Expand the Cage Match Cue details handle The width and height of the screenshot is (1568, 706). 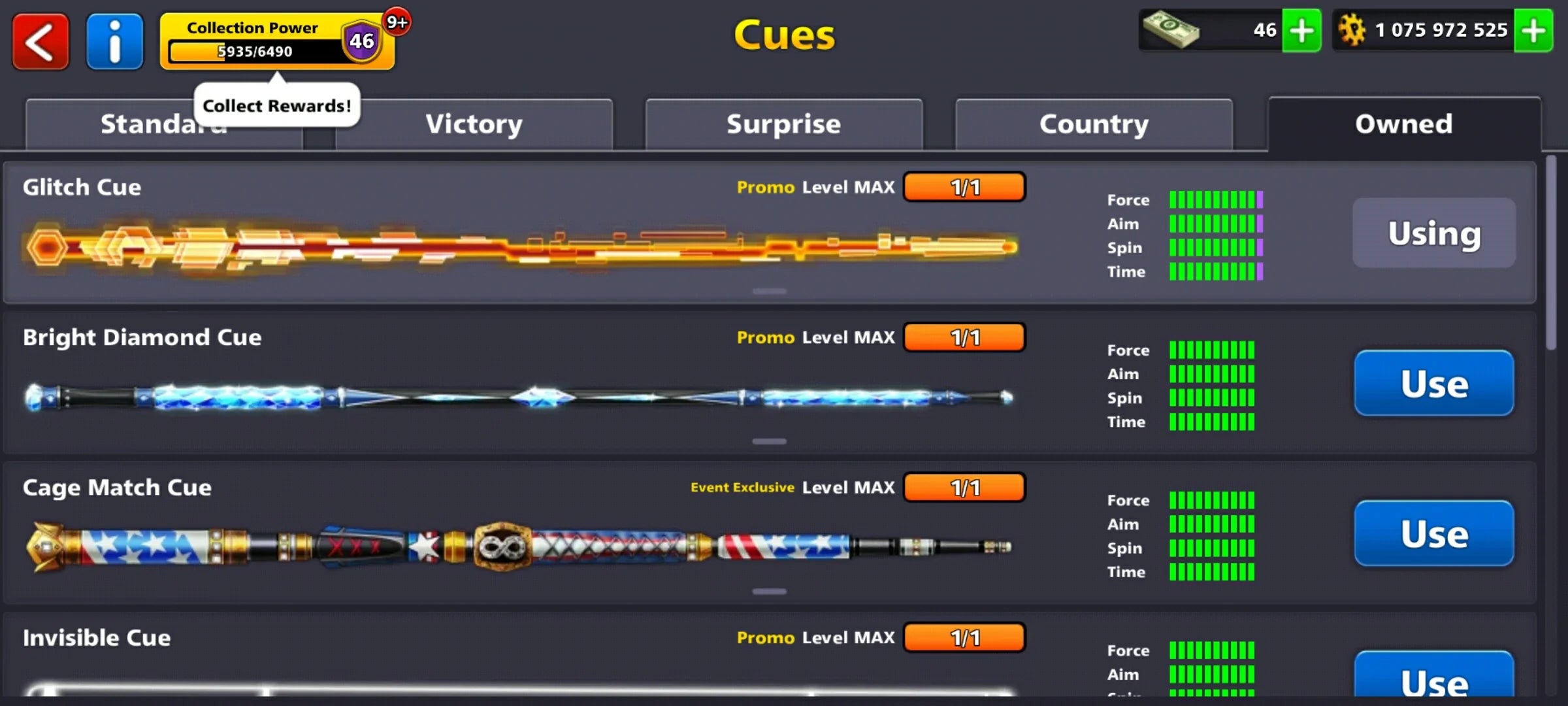769,590
